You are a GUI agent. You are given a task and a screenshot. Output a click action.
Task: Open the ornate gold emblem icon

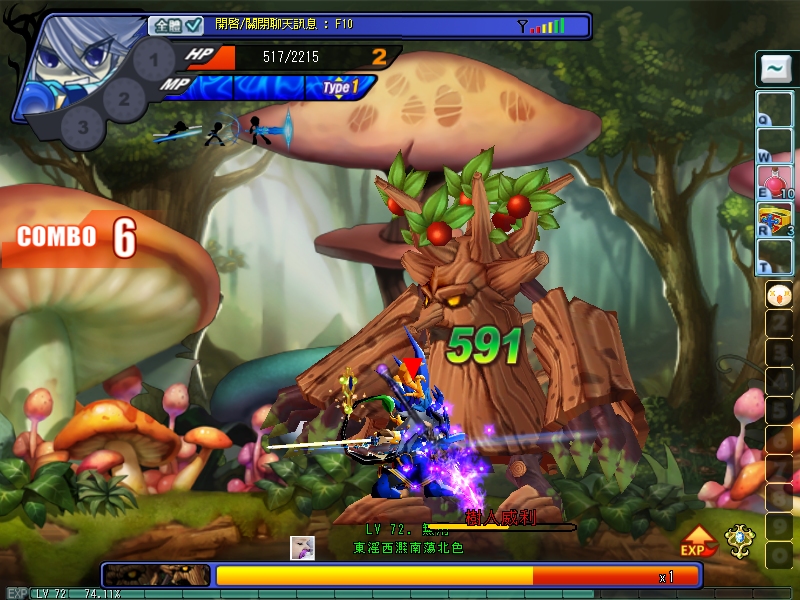[x=740, y=539]
